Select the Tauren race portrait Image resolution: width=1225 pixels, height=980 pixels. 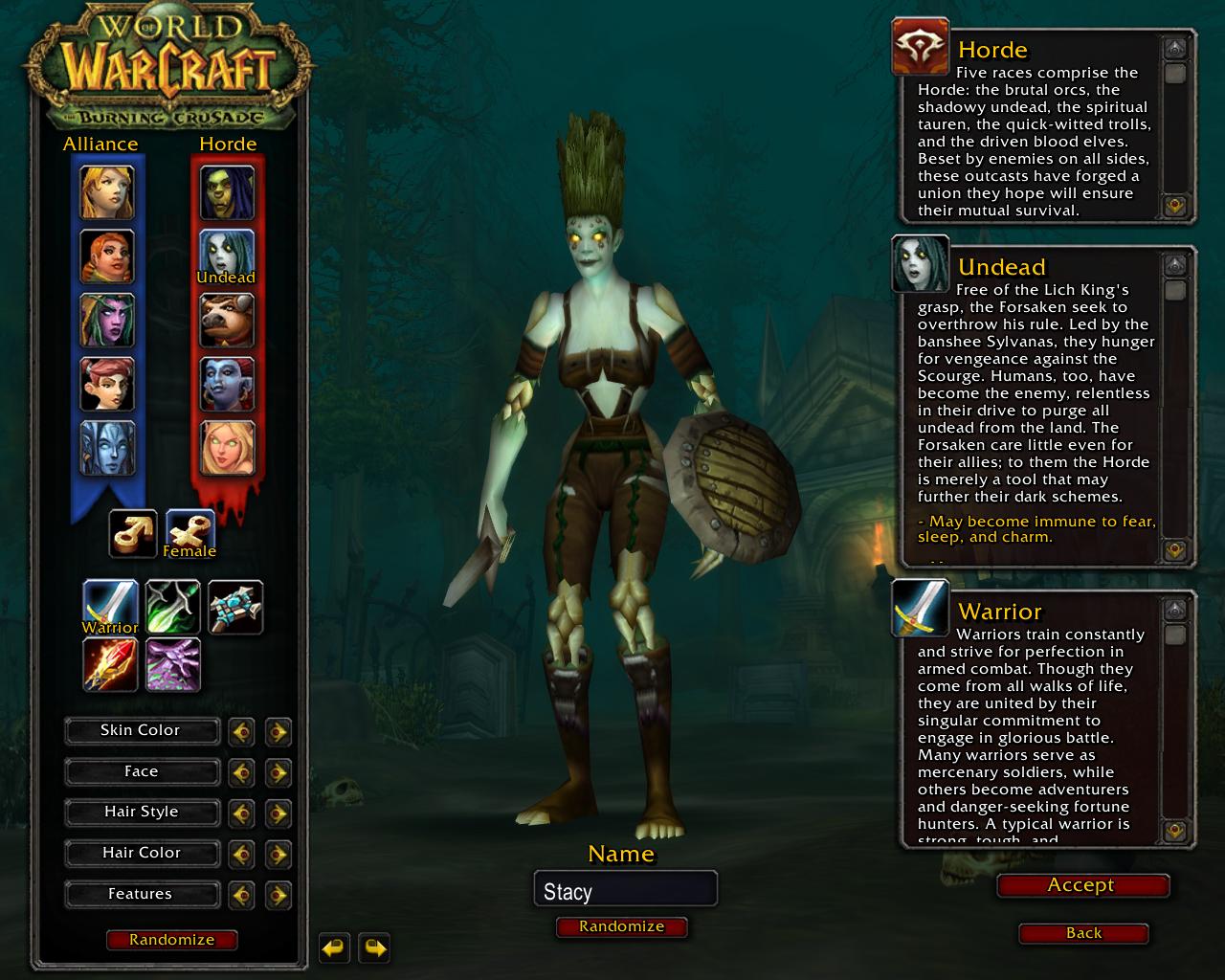(x=228, y=320)
